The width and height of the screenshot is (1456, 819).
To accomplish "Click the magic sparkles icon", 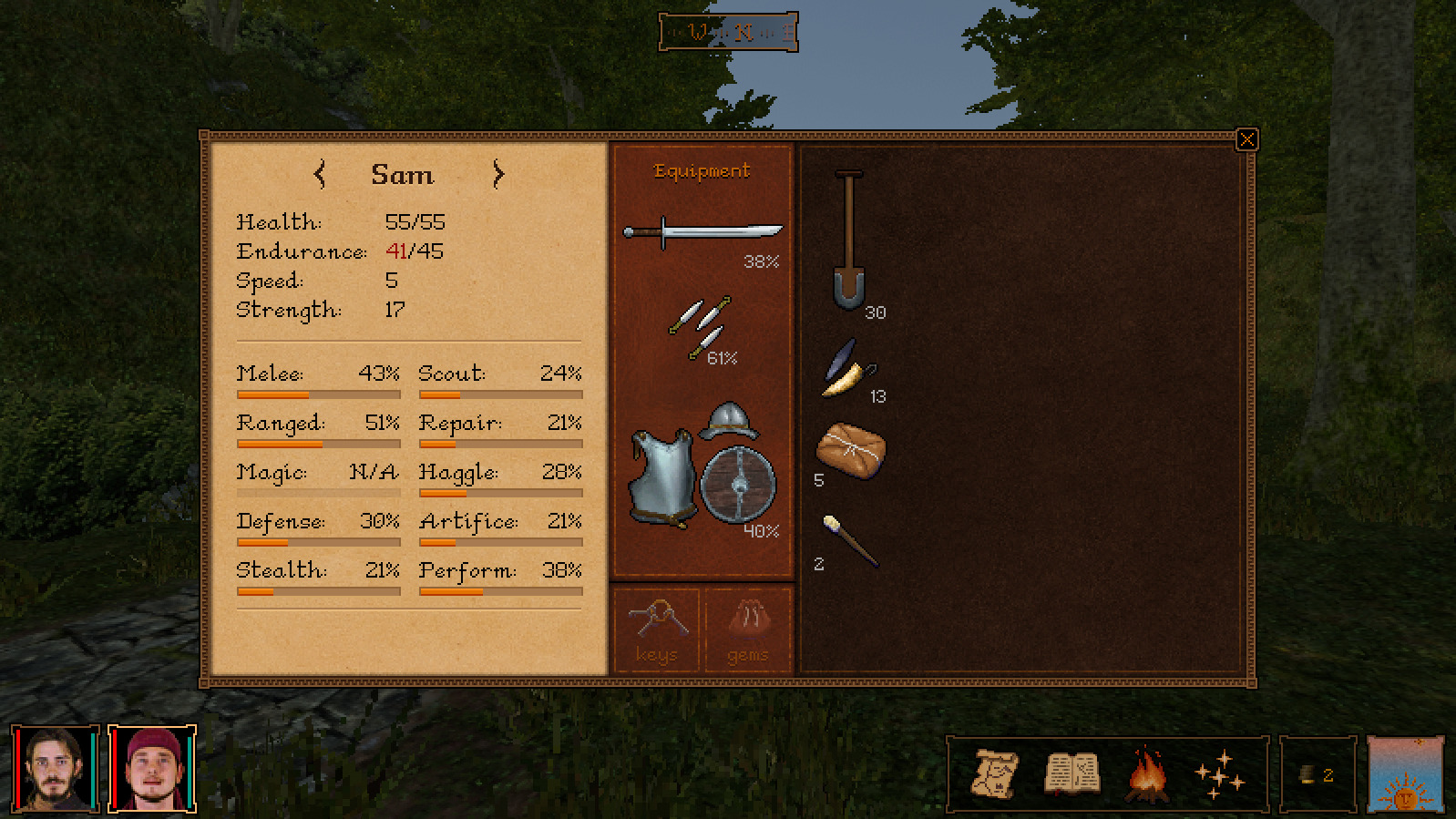I will (1221, 775).
